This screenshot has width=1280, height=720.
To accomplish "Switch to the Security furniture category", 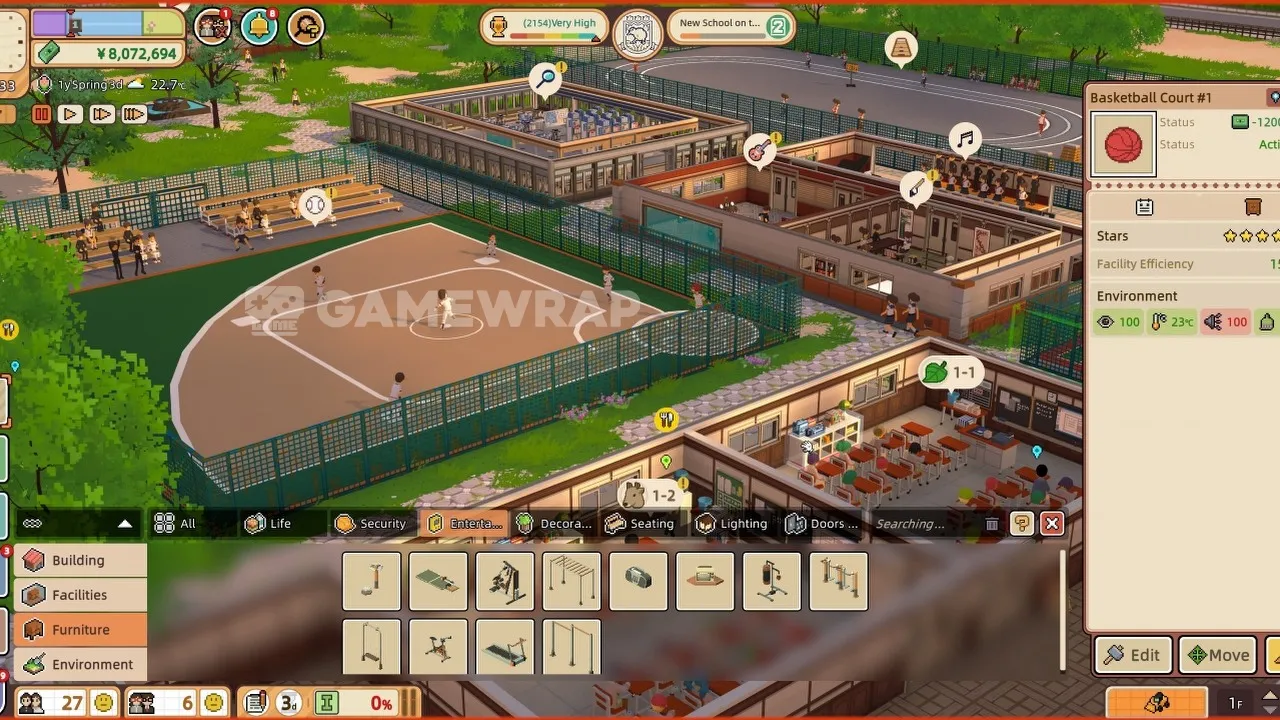I will tap(371, 523).
